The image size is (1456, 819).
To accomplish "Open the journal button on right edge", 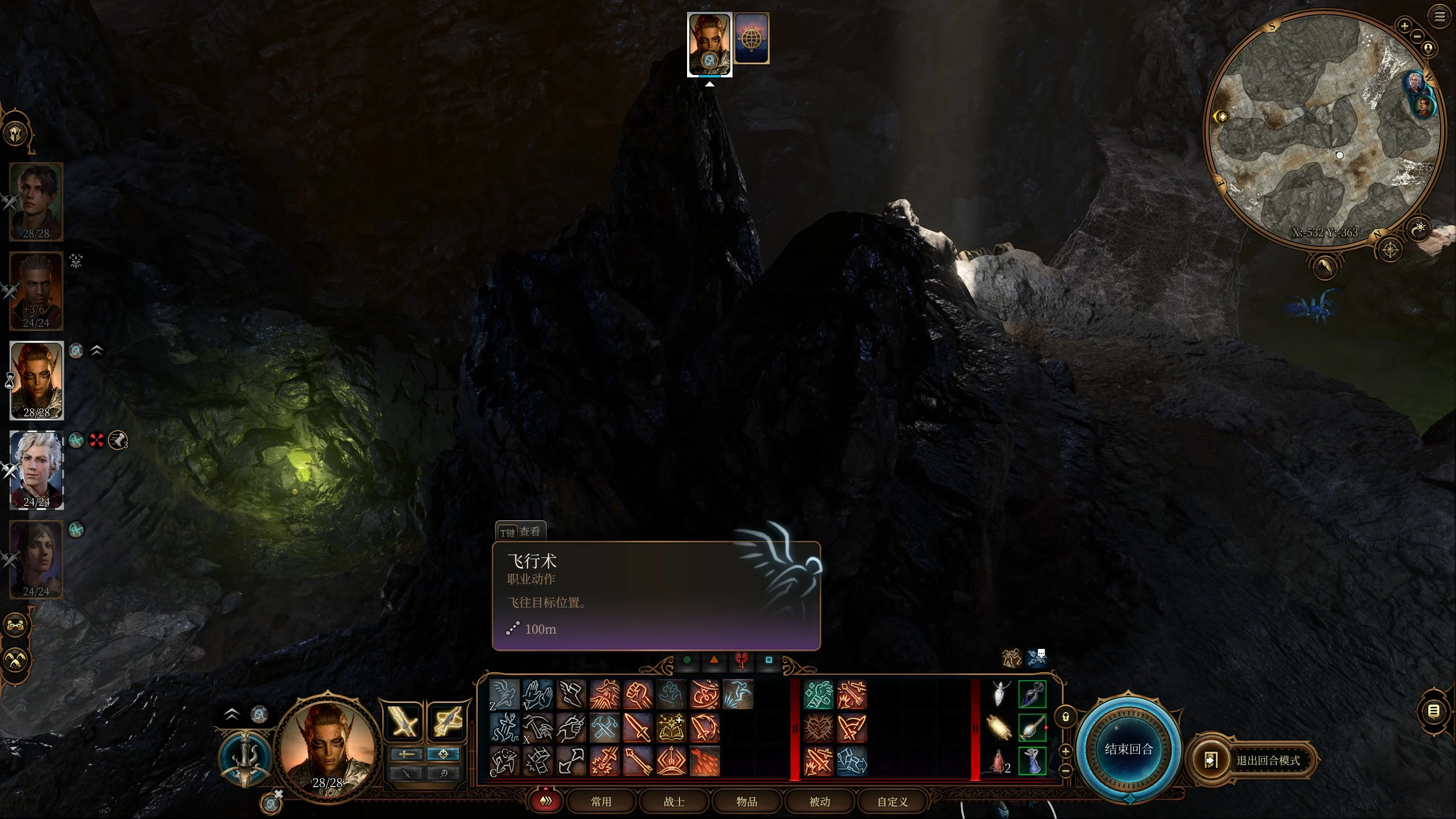I will click(1434, 711).
